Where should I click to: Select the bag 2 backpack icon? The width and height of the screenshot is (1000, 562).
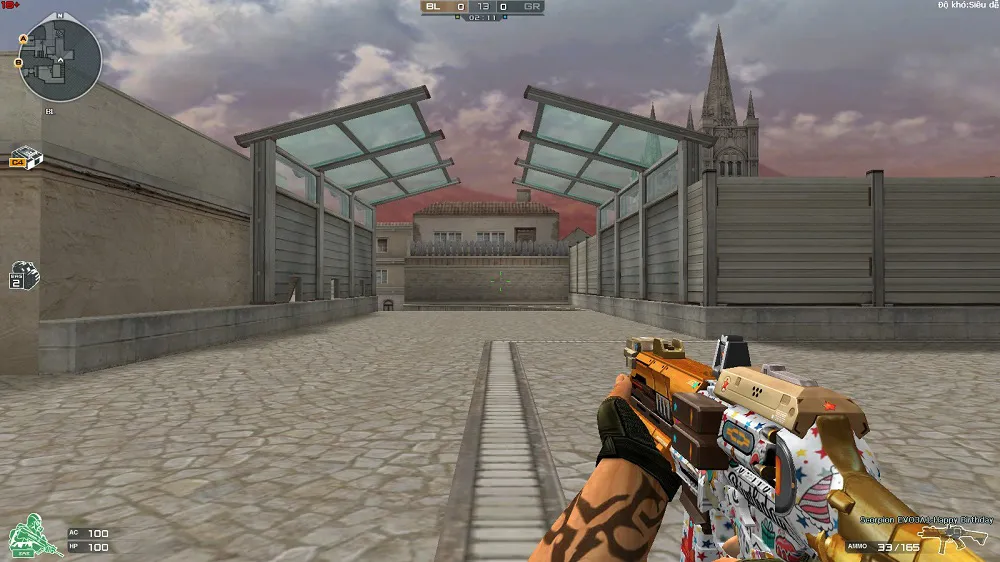(24, 276)
